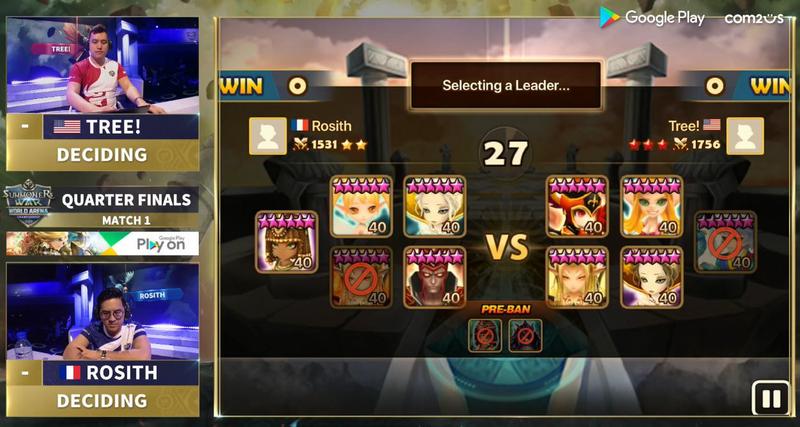800x427 pixels.
Task: Choose the red-hatted monster on Tree!'s team
Action: tap(578, 207)
